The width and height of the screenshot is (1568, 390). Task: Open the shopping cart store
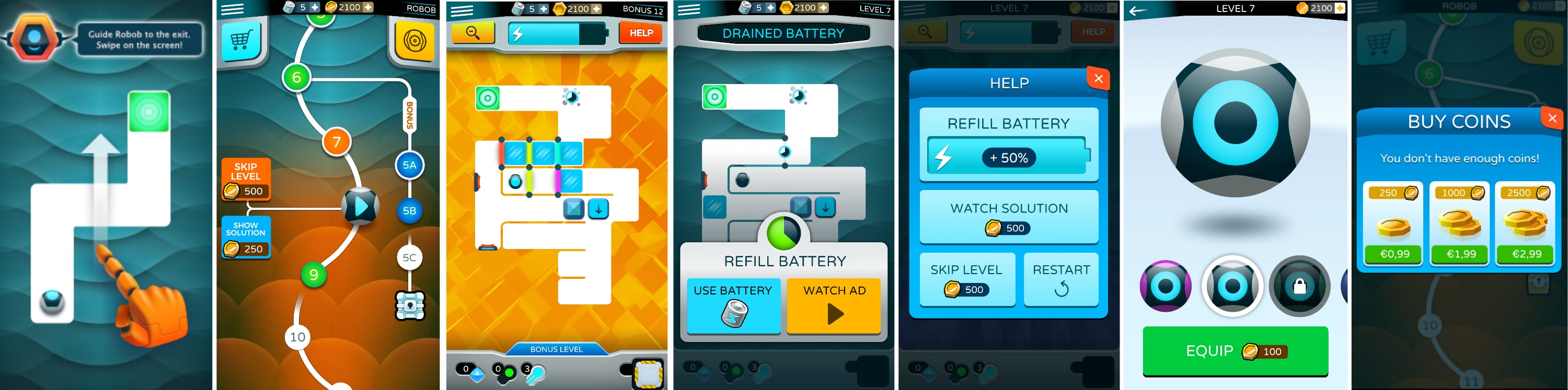tap(240, 40)
